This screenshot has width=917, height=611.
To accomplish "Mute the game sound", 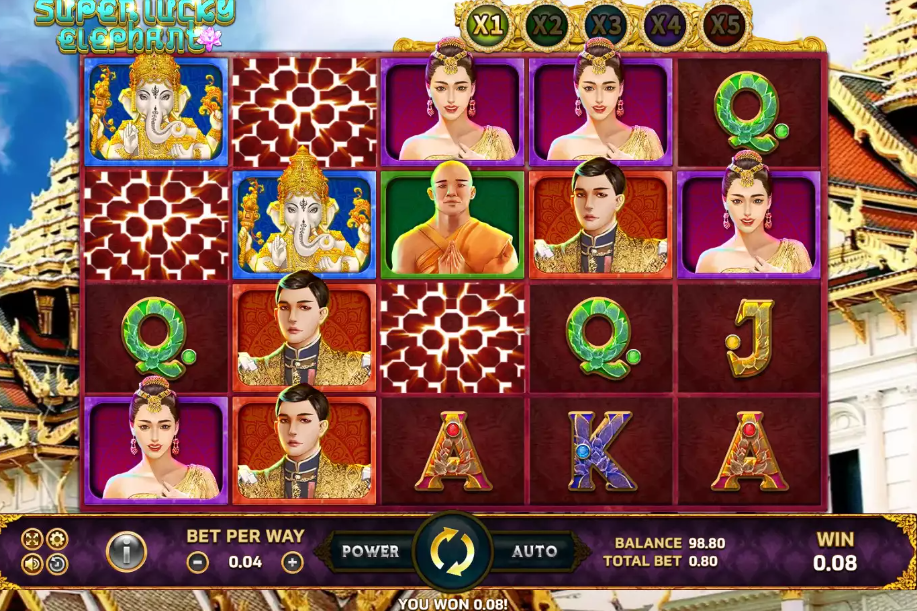I will click(x=31, y=564).
